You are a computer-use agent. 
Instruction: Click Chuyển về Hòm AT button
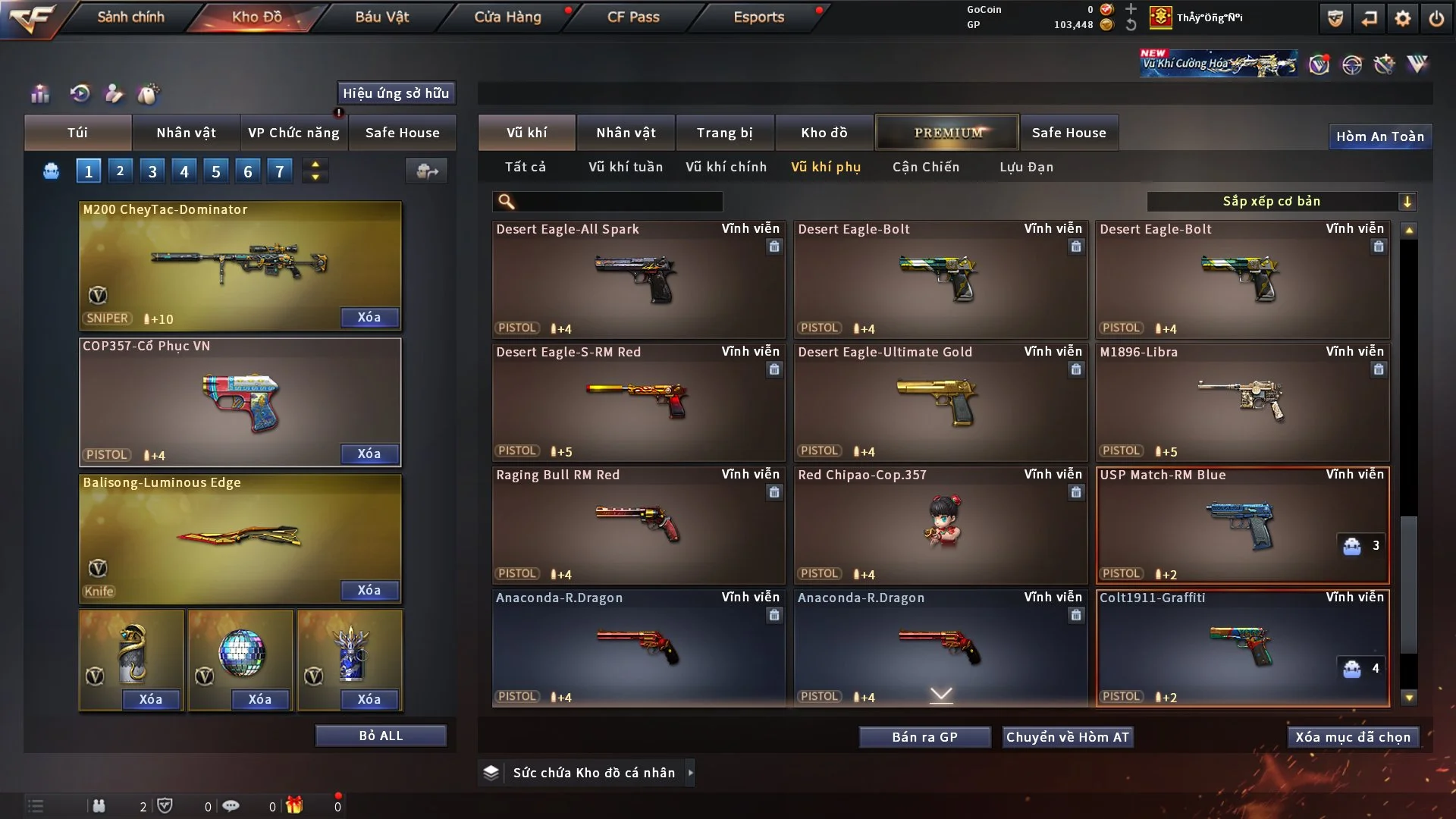(1068, 737)
